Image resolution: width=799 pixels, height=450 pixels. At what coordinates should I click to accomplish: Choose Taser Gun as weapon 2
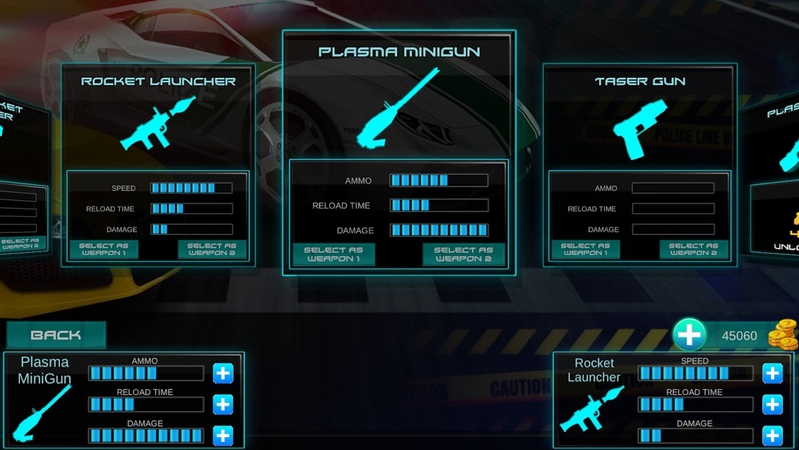pyautogui.click(x=693, y=249)
